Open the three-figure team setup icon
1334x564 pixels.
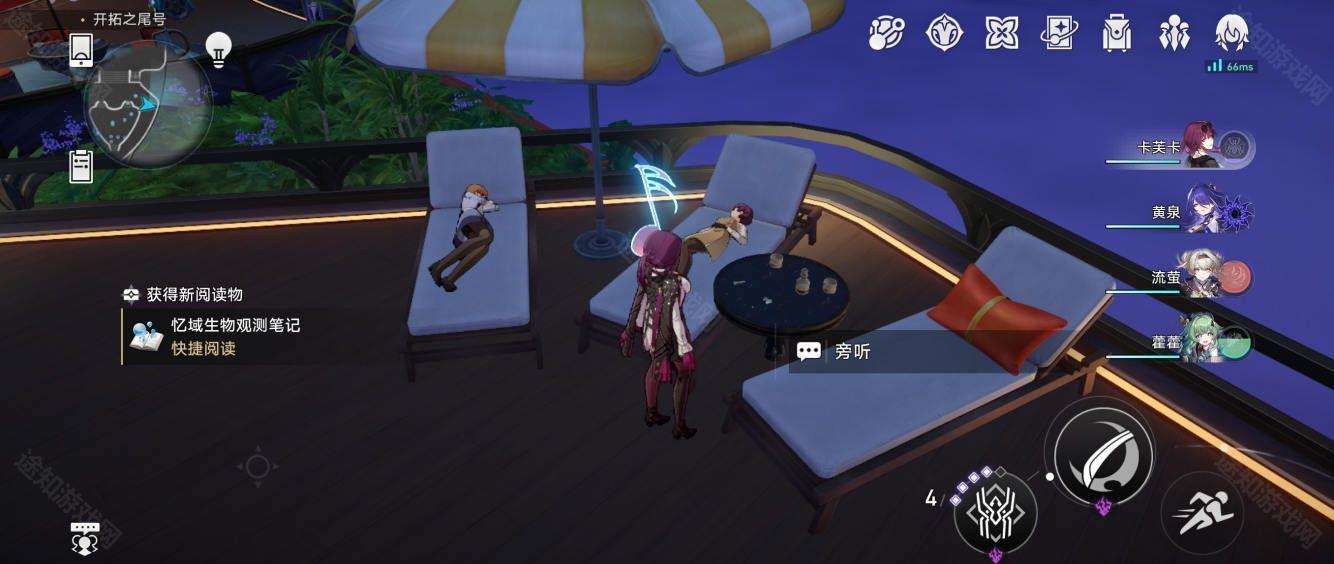coord(1174,34)
